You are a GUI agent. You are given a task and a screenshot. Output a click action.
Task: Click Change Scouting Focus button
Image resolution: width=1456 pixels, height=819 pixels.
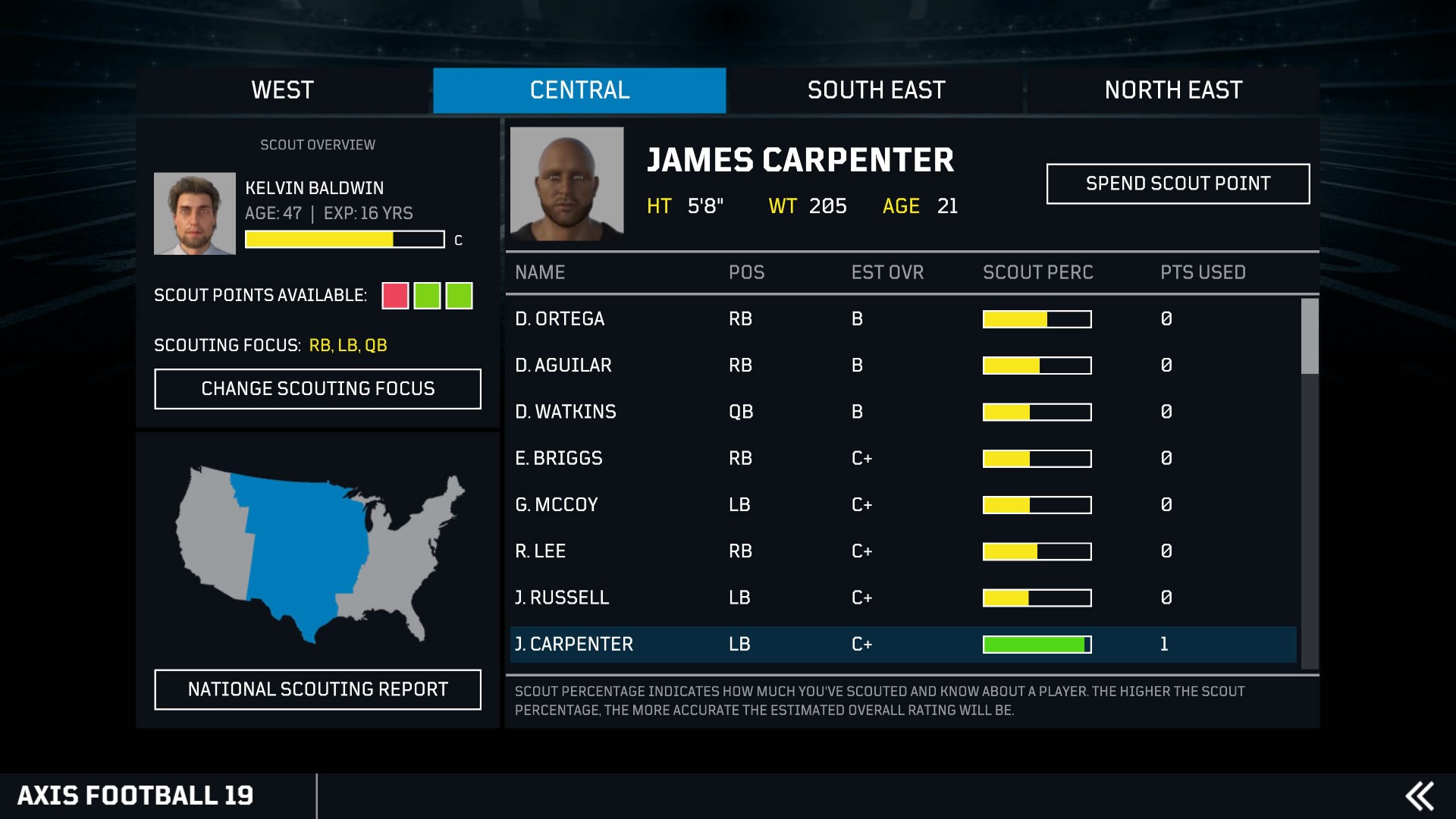318,389
